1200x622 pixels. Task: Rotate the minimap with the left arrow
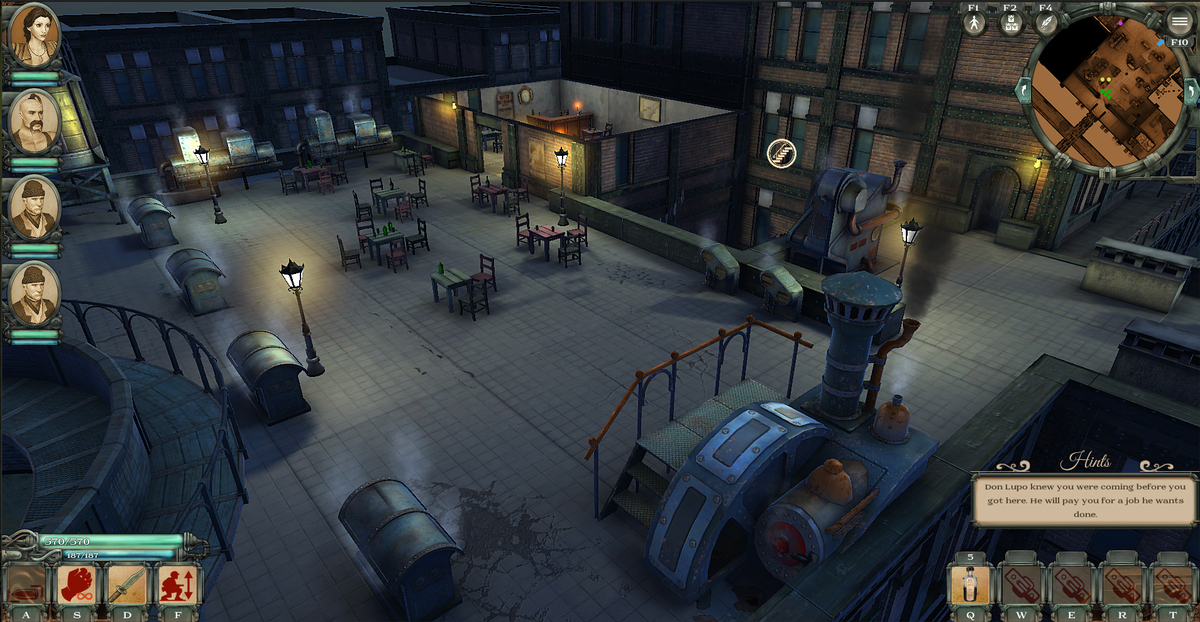(x=1022, y=91)
